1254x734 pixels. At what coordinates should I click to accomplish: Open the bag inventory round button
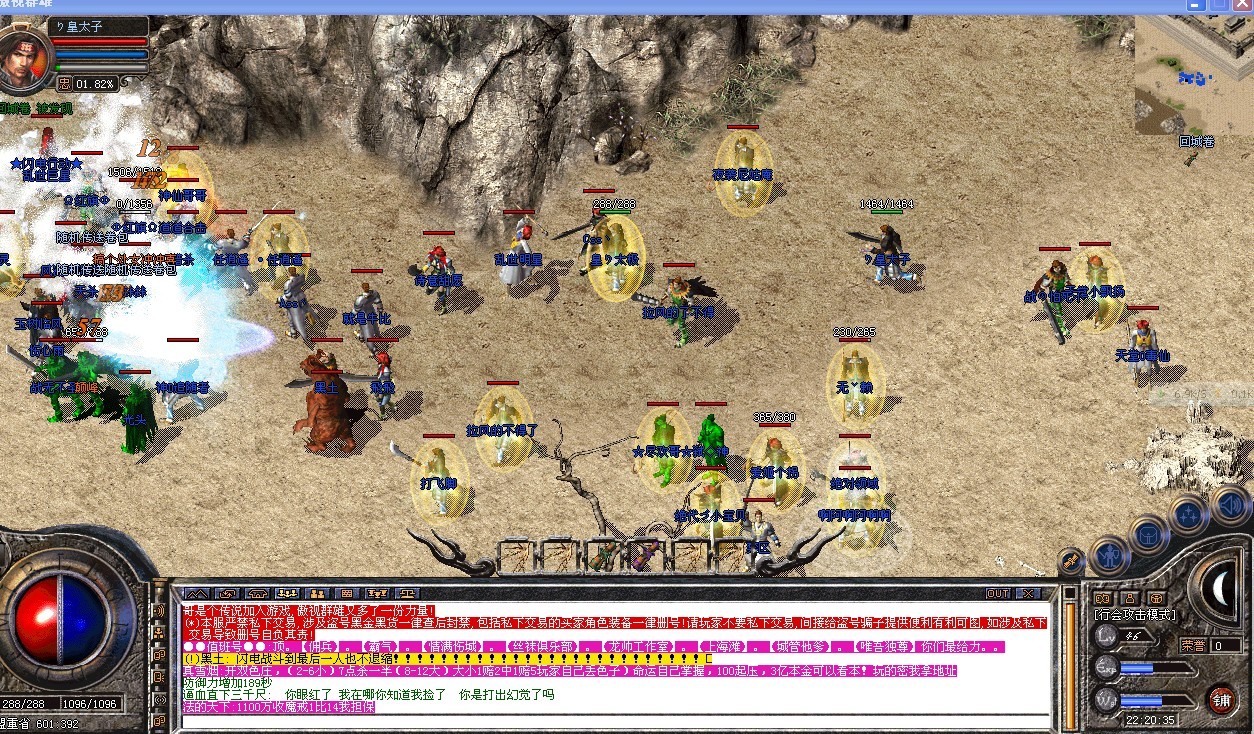pyautogui.click(x=1148, y=535)
